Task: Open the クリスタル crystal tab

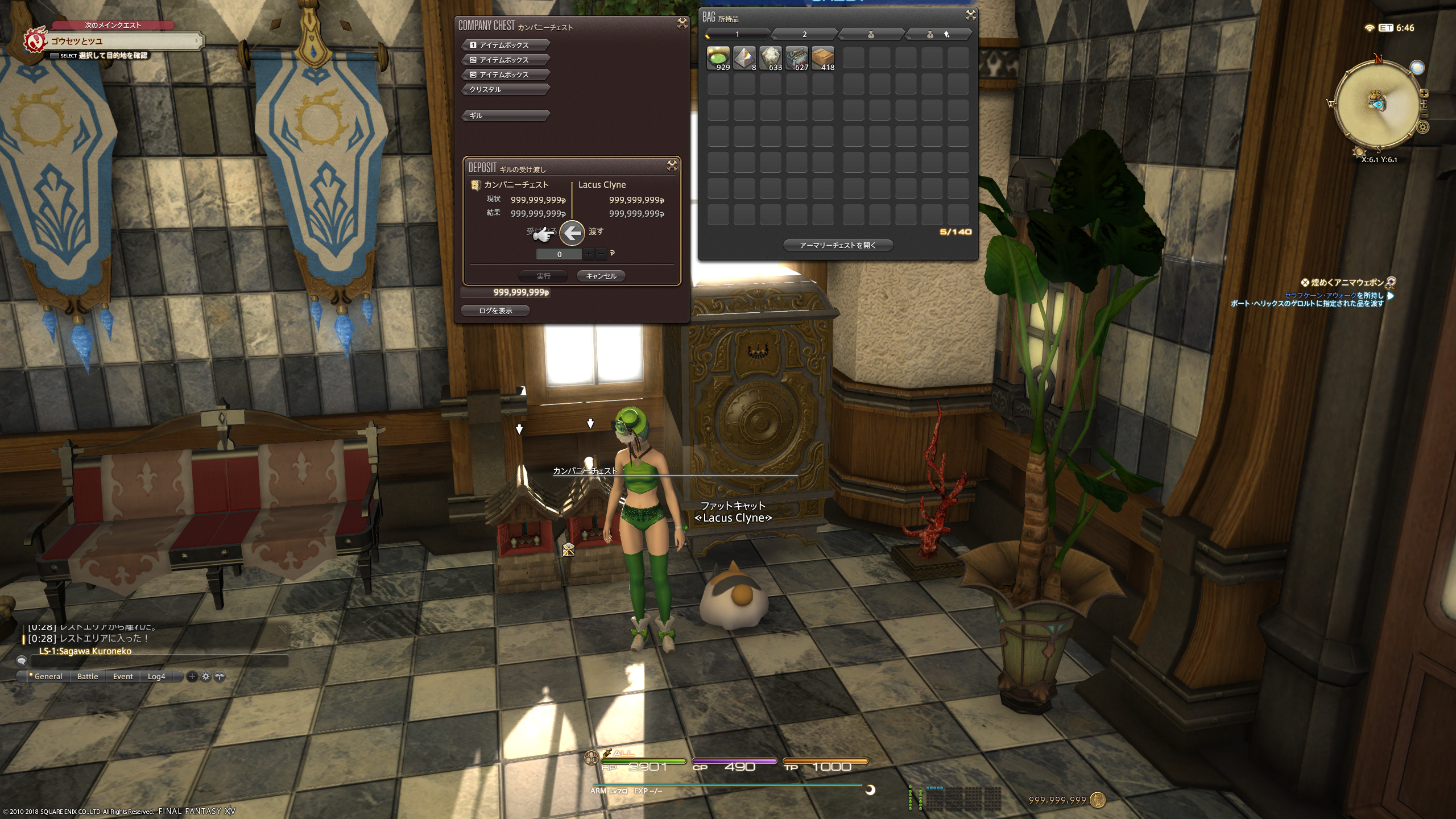Action: pos(505,89)
